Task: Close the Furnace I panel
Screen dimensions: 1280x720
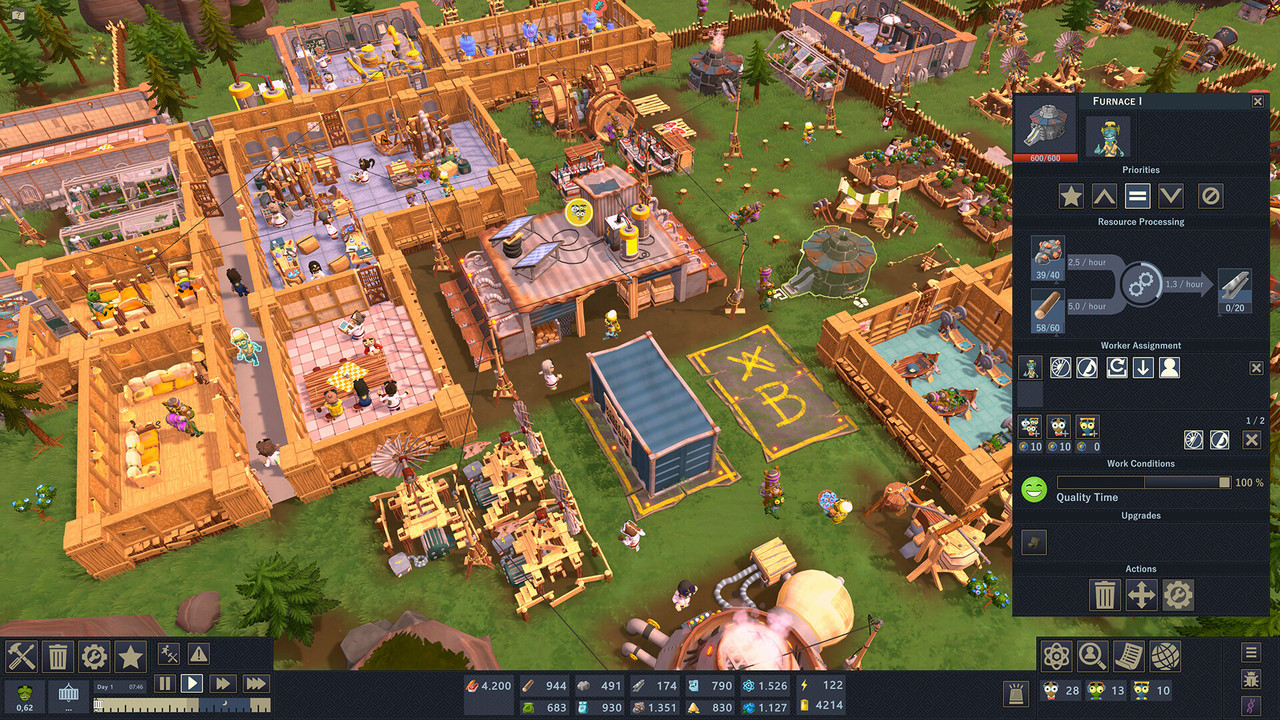Action: point(1257,101)
